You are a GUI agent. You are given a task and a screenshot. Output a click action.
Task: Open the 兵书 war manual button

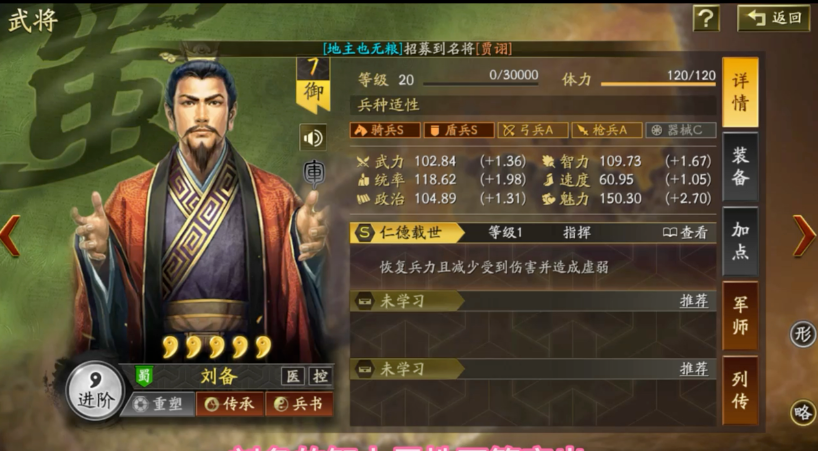[300, 404]
